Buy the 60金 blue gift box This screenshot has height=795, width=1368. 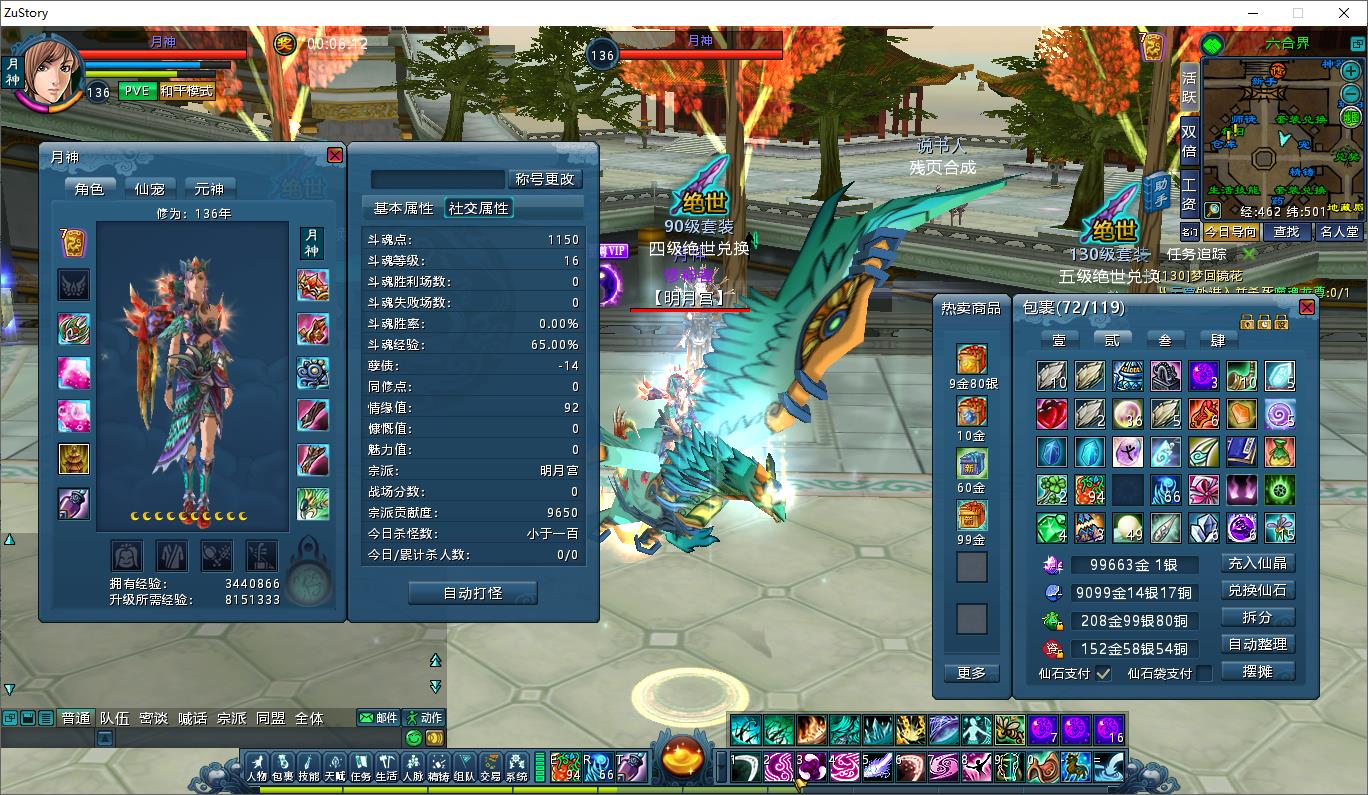pyautogui.click(x=971, y=464)
